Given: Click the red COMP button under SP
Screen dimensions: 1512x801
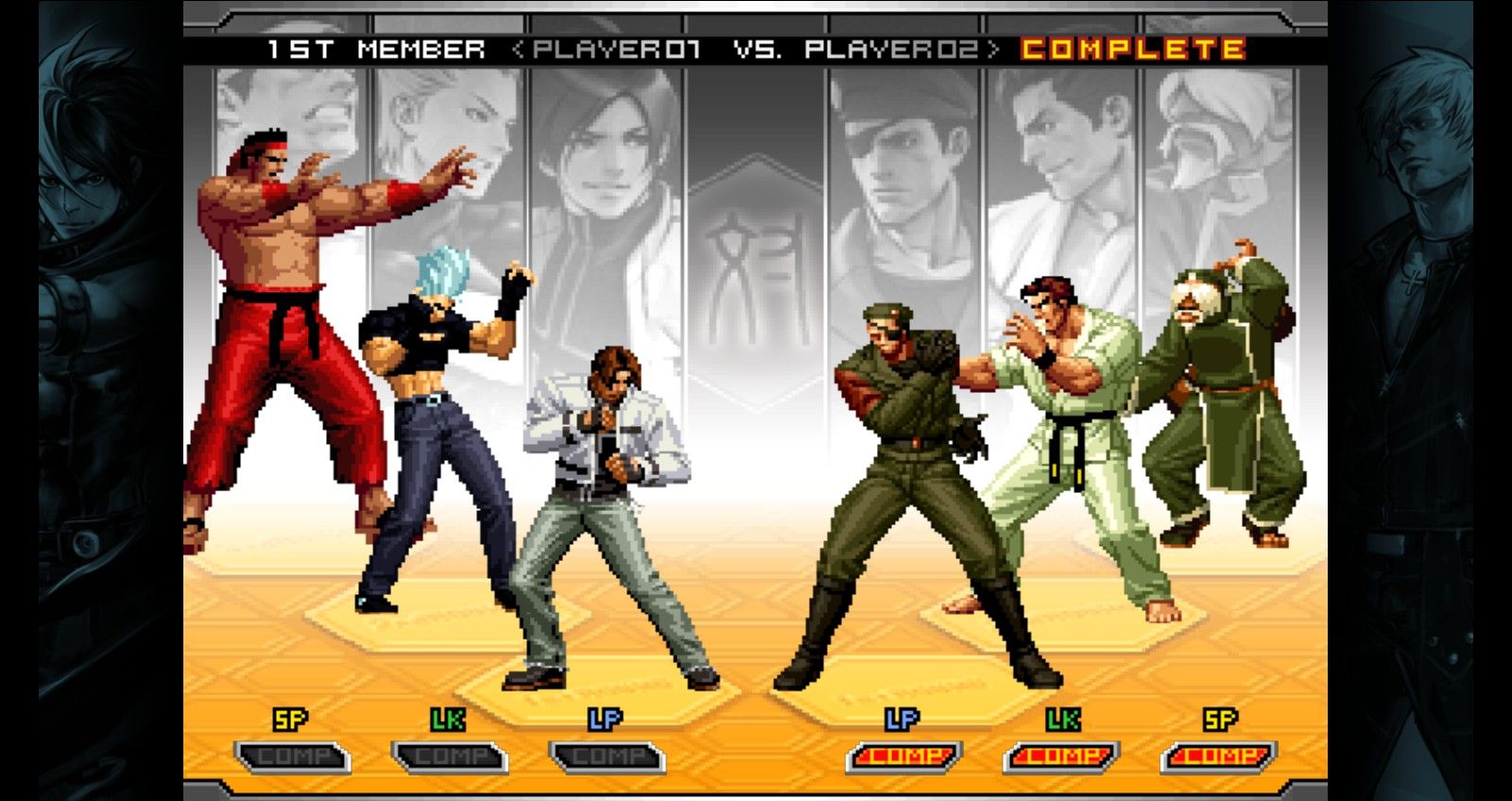Looking at the screenshot, I should tap(1219, 757).
